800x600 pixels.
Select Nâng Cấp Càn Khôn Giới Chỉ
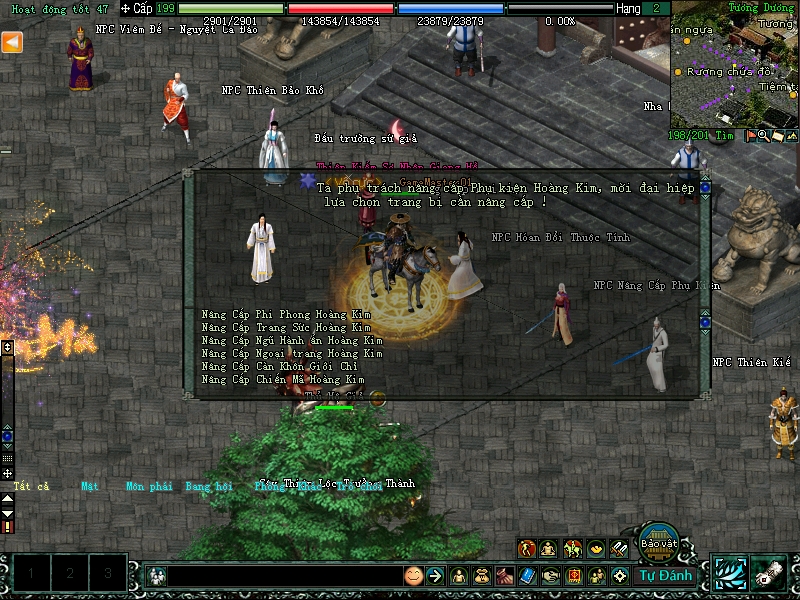(x=279, y=366)
